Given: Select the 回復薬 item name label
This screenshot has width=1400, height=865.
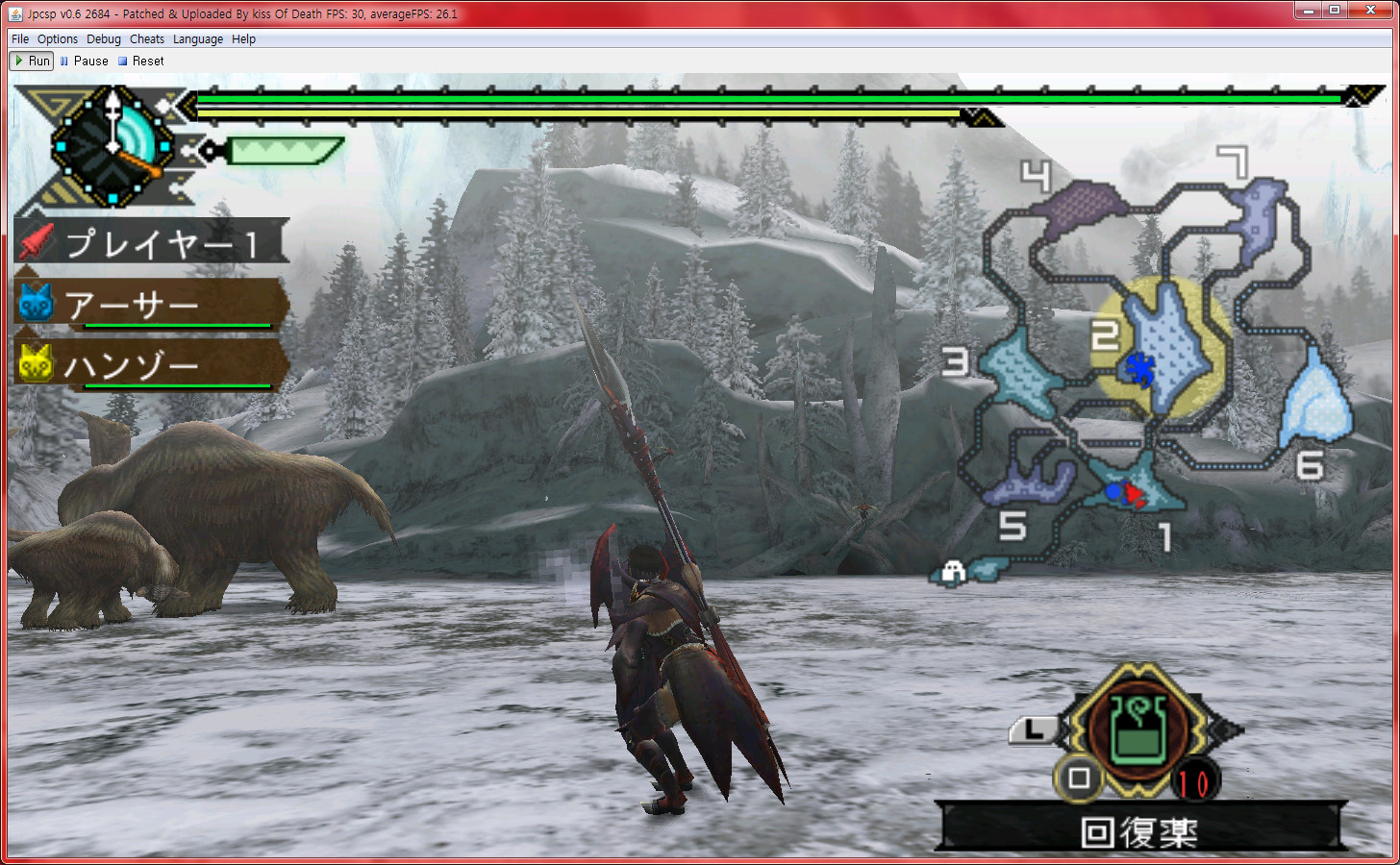Looking at the screenshot, I should tap(1139, 831).
